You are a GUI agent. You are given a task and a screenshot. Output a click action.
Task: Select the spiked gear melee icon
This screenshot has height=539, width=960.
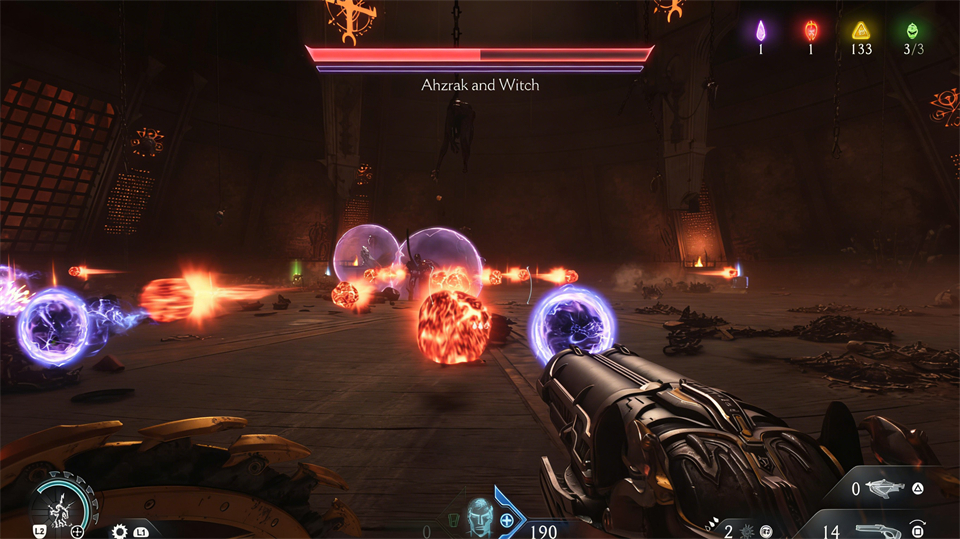(120, 531)
